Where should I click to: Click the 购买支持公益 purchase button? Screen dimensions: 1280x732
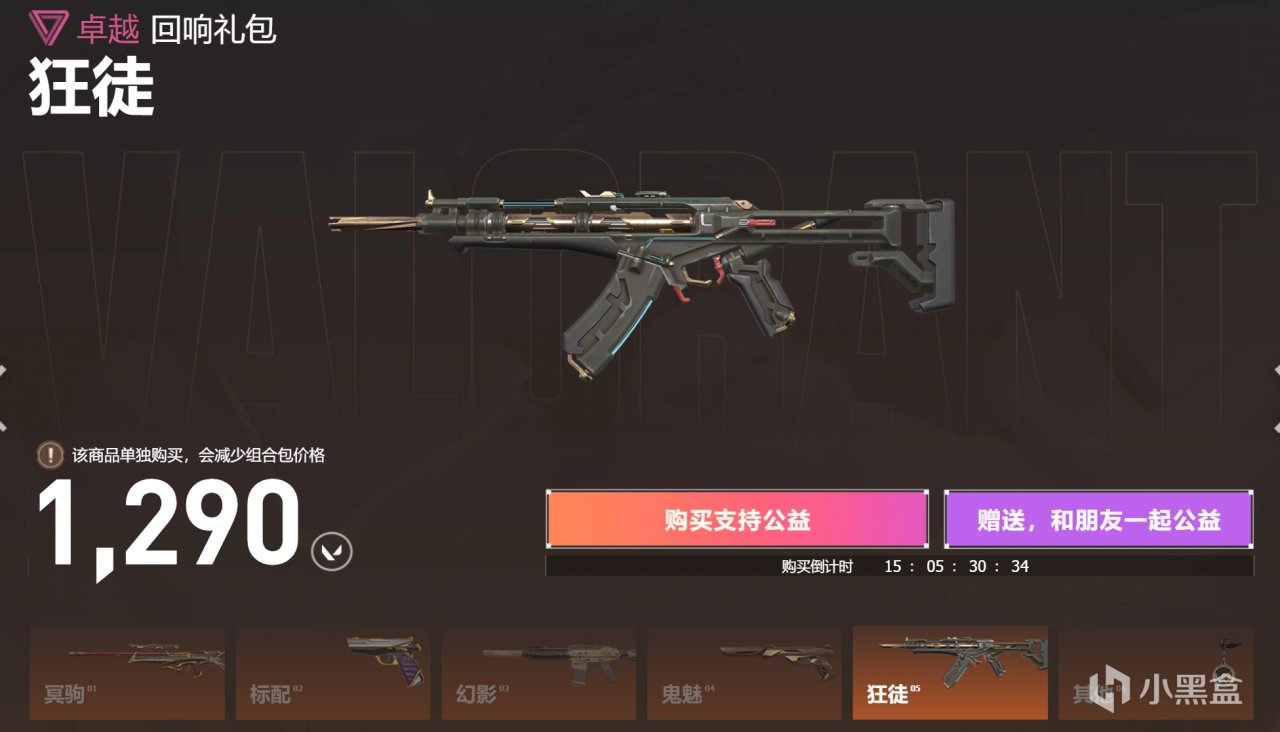737,519
